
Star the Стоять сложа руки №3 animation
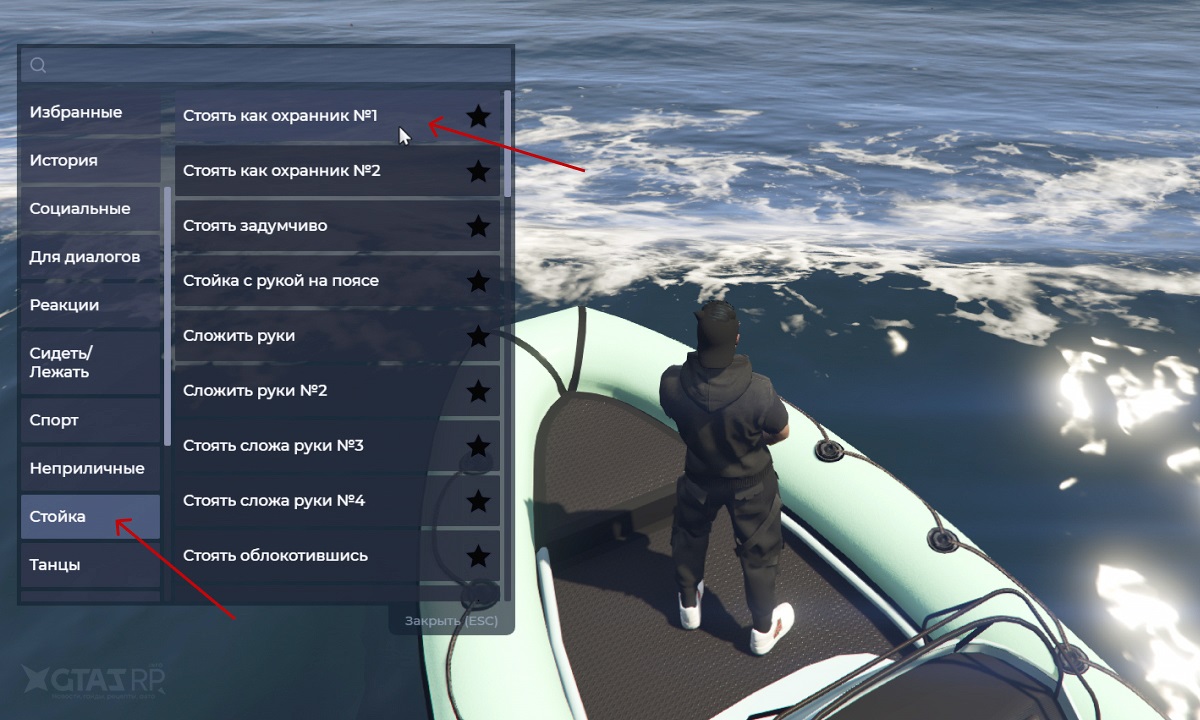(479, 446)
